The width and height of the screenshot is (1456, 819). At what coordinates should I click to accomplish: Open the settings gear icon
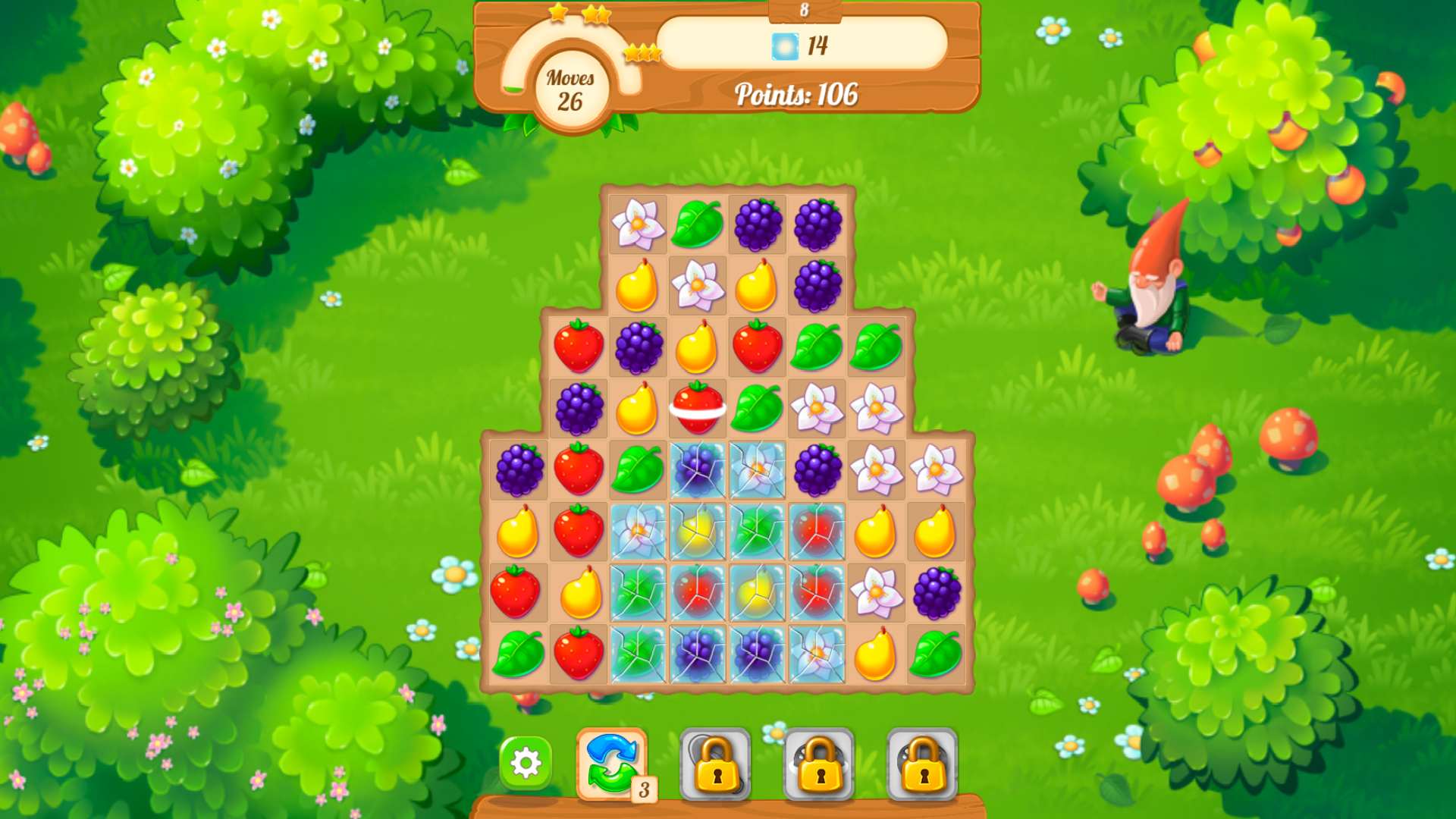pyautogui.click(x=526, y=762)
